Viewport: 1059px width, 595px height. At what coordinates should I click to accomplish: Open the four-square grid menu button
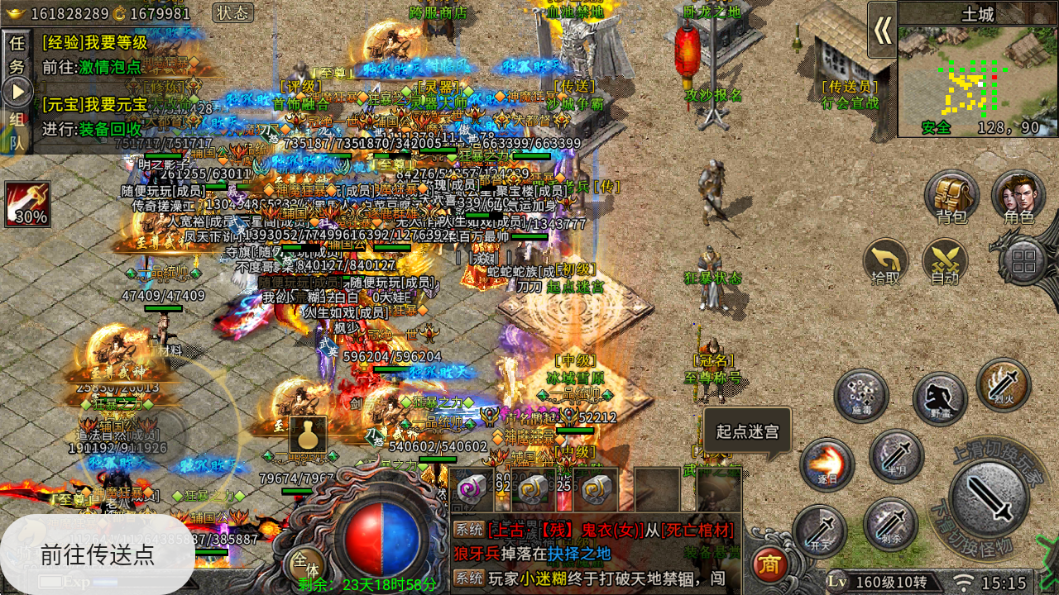[1023, 262]
